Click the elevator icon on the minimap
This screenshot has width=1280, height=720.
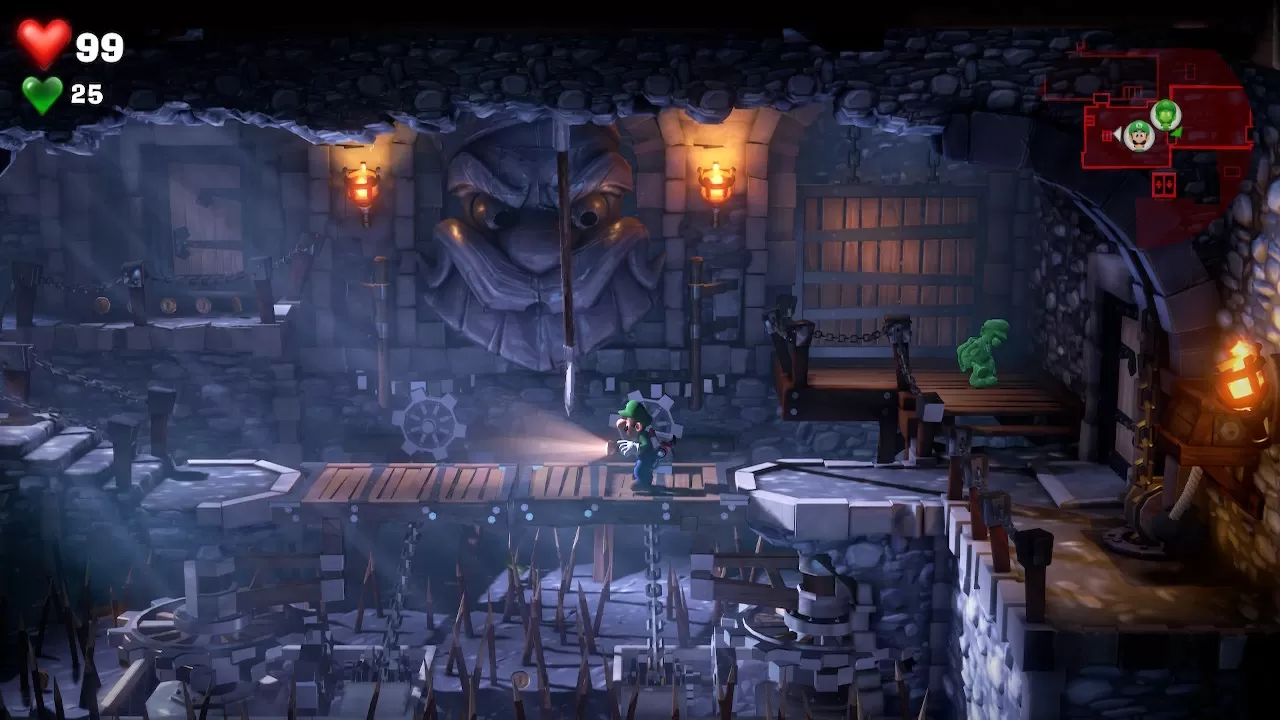1164,185
